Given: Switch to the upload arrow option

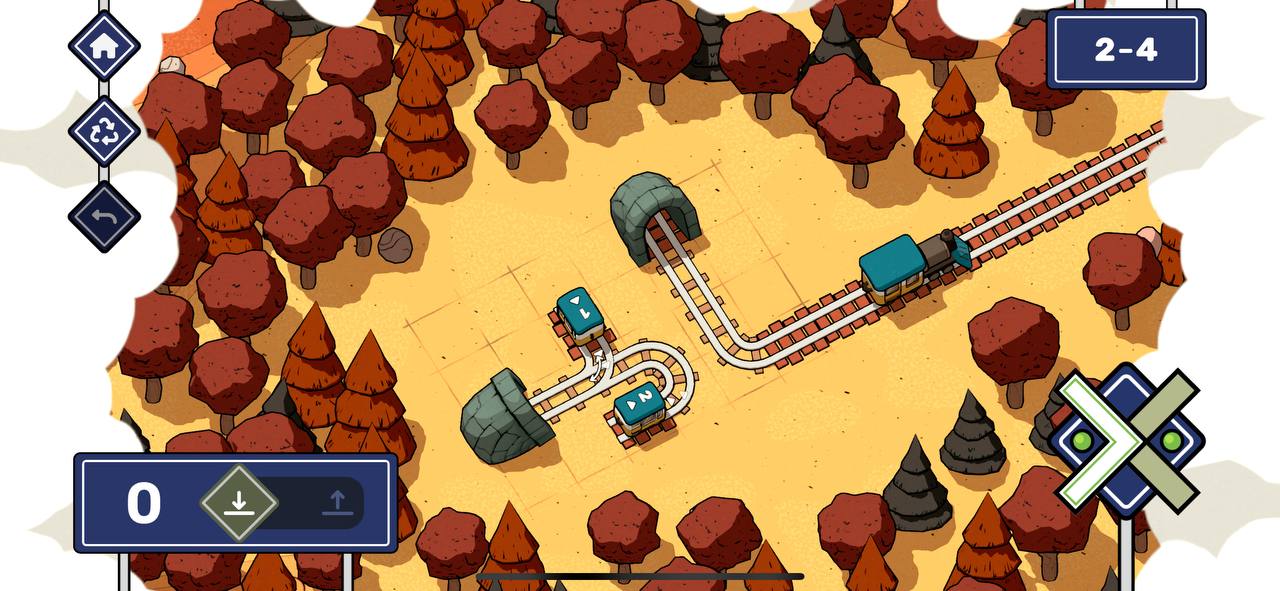Looking at the screenshot, I should (x=338, y=502).
